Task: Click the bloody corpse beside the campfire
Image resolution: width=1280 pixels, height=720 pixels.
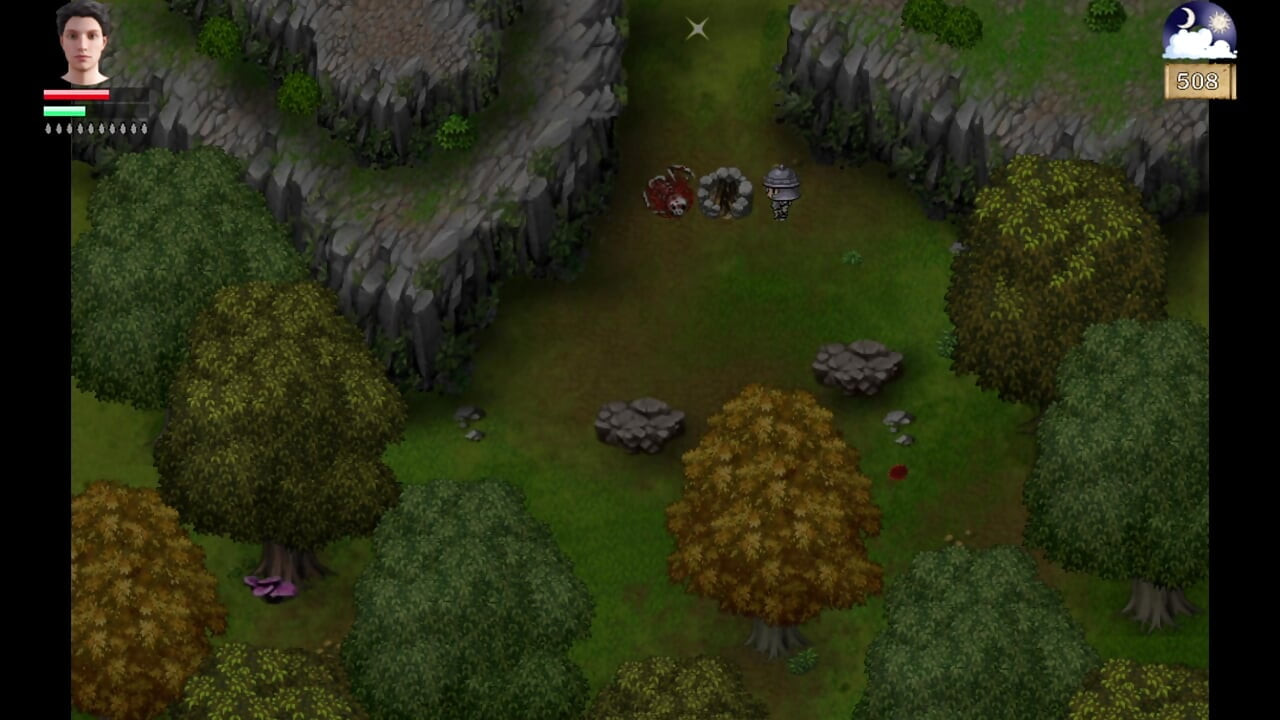Action: (x=668, y=190)
